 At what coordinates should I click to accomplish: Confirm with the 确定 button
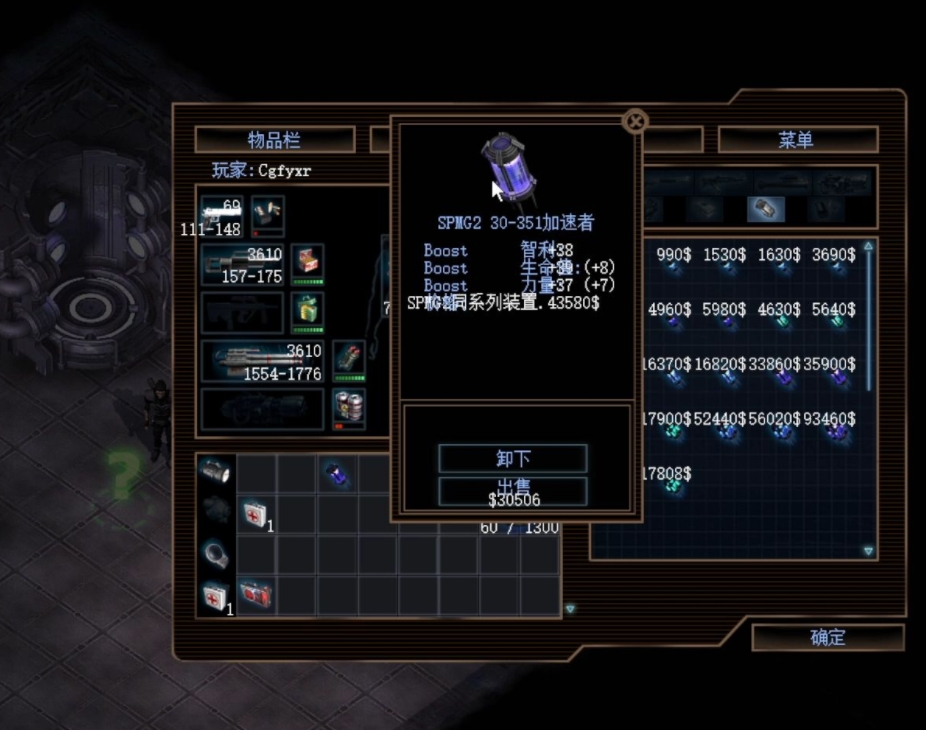click(x=827, y=637)
